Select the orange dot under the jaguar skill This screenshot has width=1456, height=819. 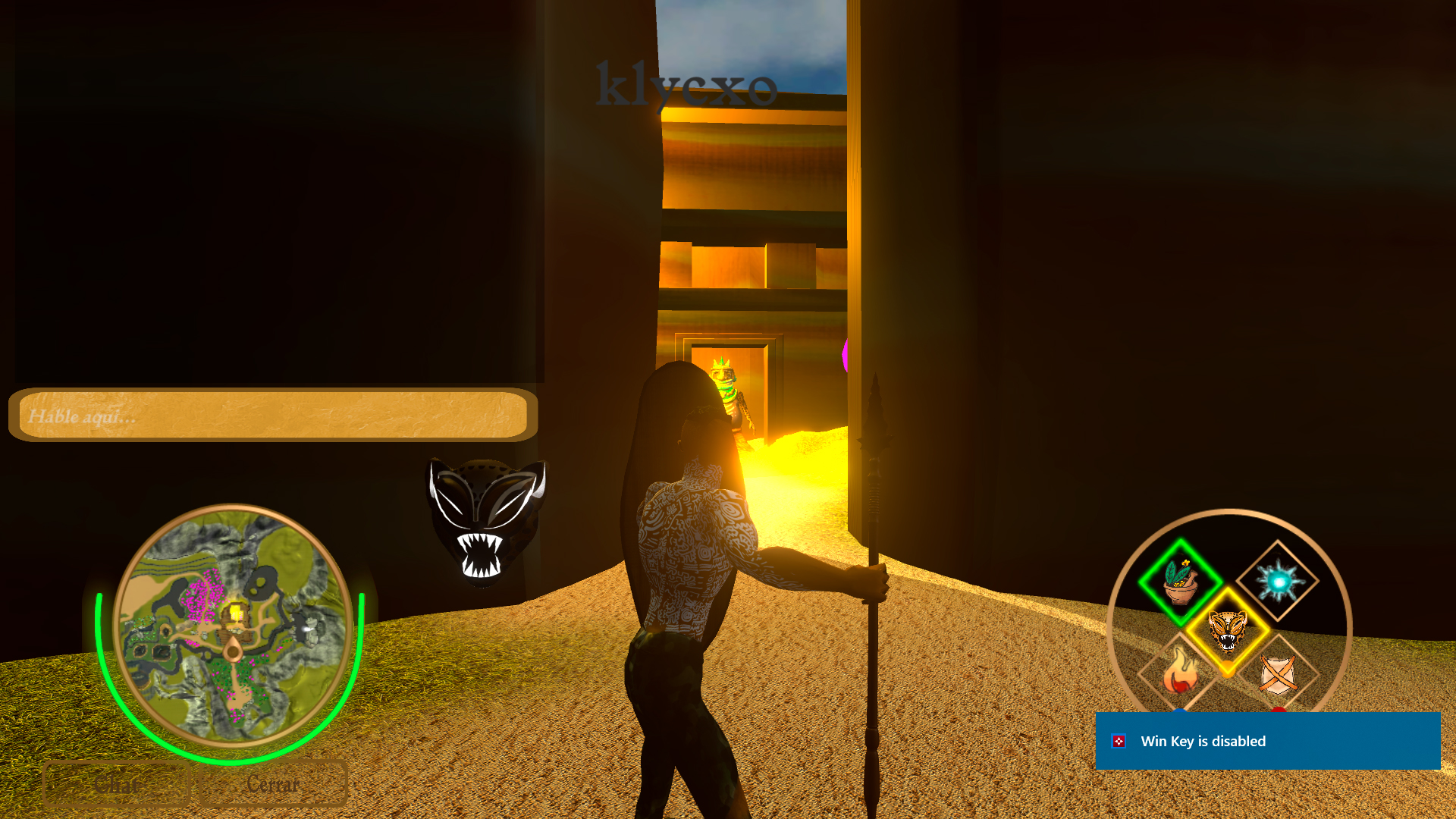[x=1228, y=669]
